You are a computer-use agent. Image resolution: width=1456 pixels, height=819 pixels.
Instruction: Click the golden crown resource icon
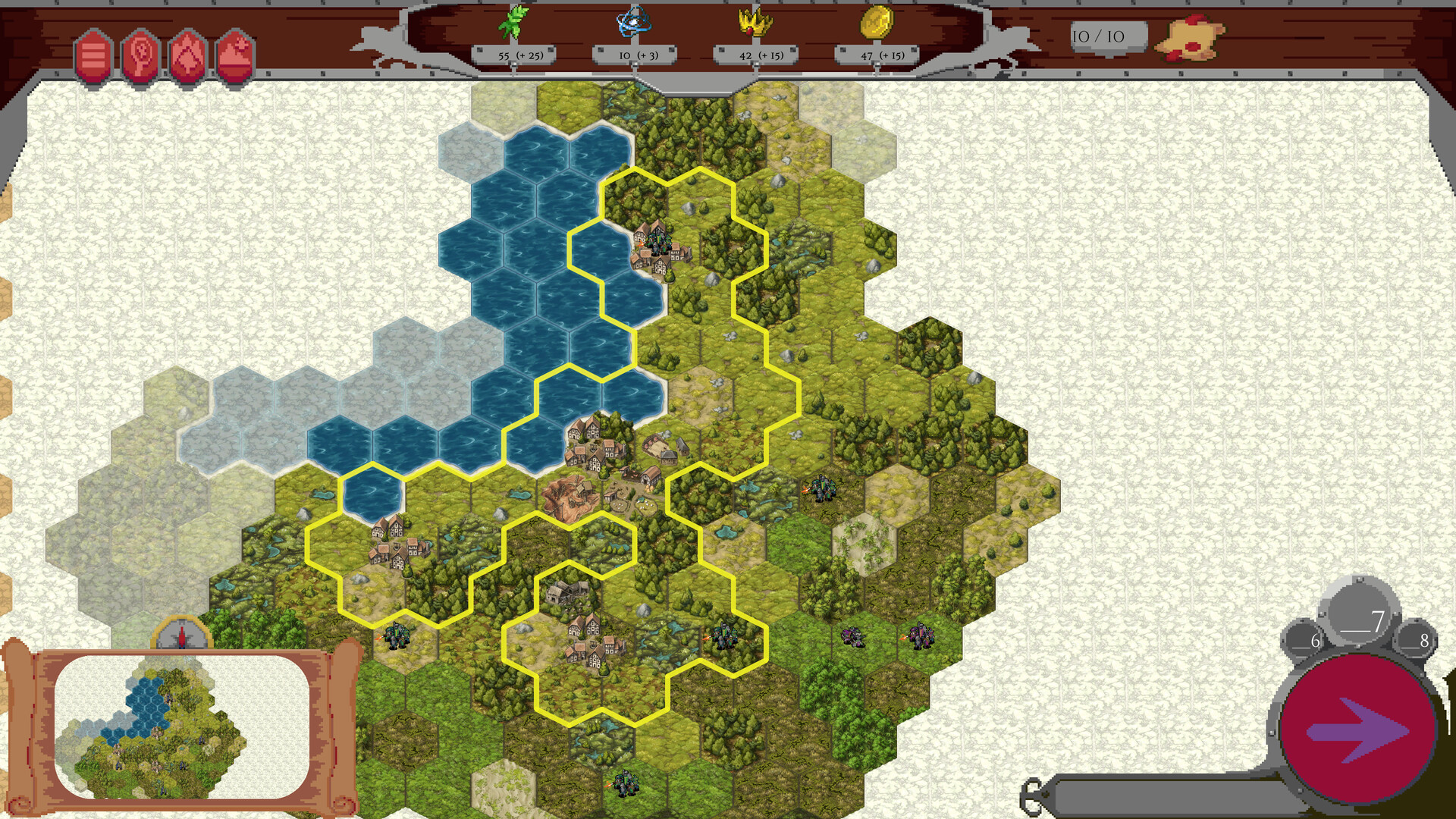click(x=755, y=23)
